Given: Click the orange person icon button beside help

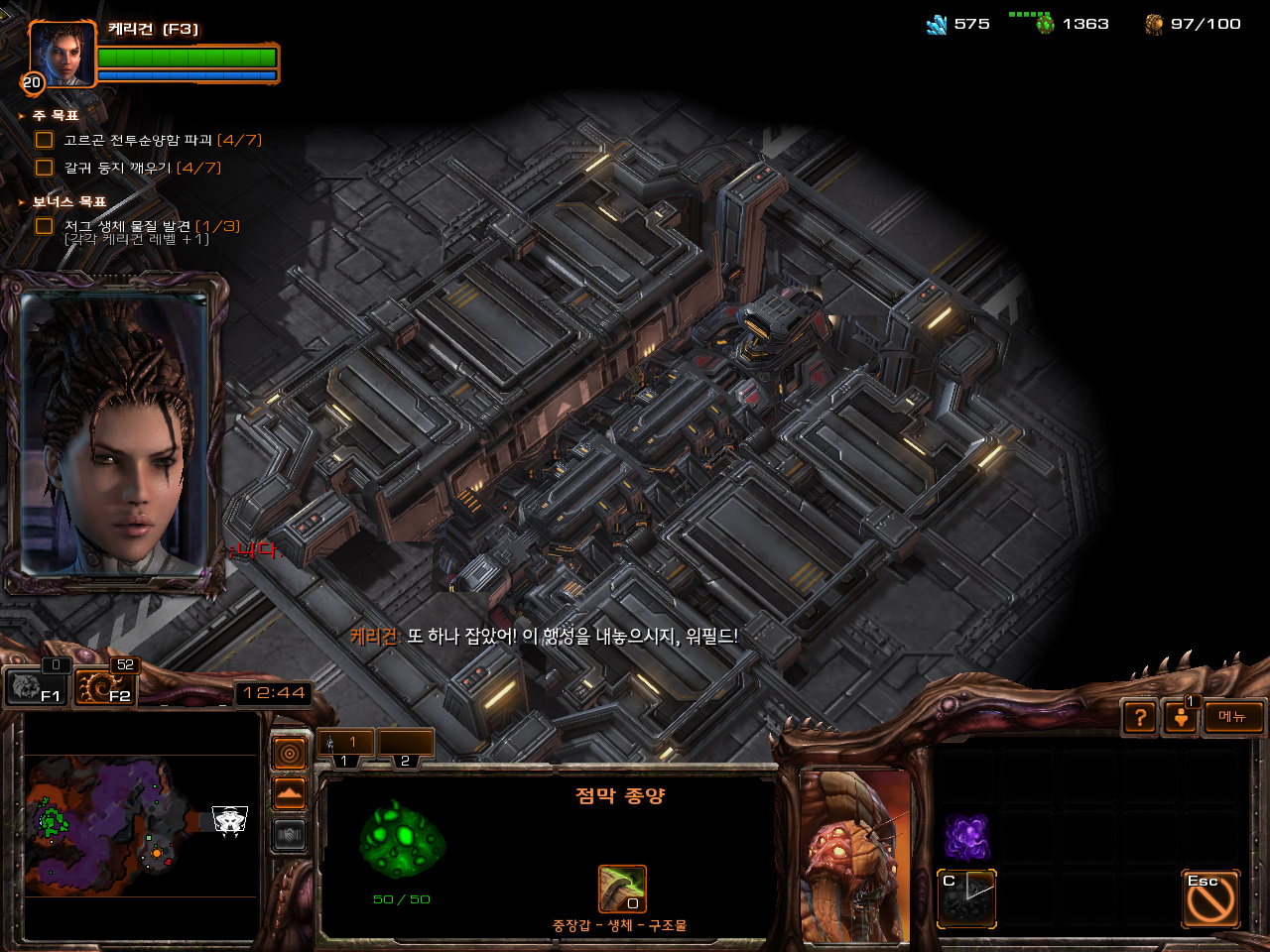Looking at the screenshot, I should click(x=1181, y=717).
